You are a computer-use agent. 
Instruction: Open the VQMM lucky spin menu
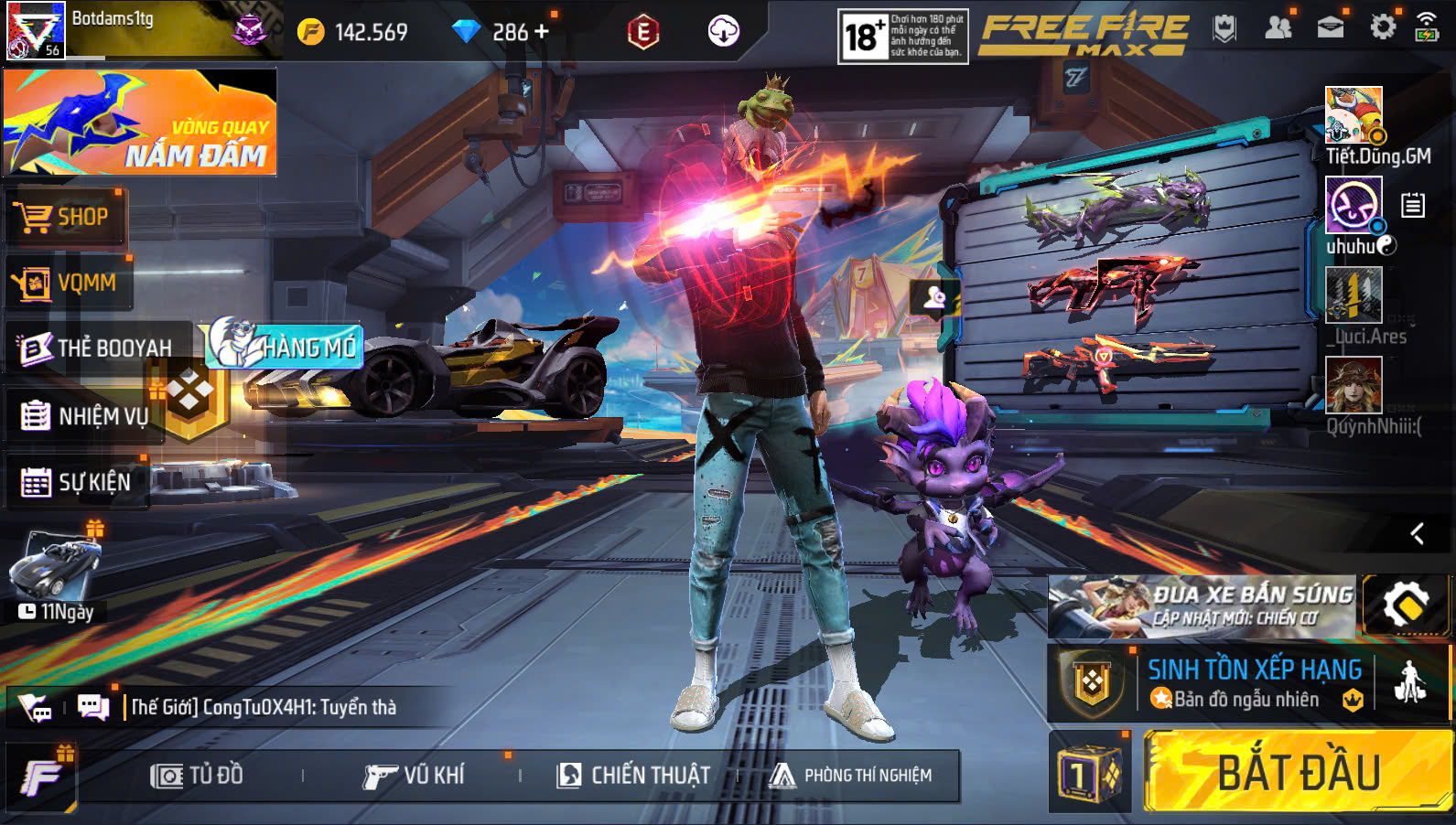(x=69, y=284)
